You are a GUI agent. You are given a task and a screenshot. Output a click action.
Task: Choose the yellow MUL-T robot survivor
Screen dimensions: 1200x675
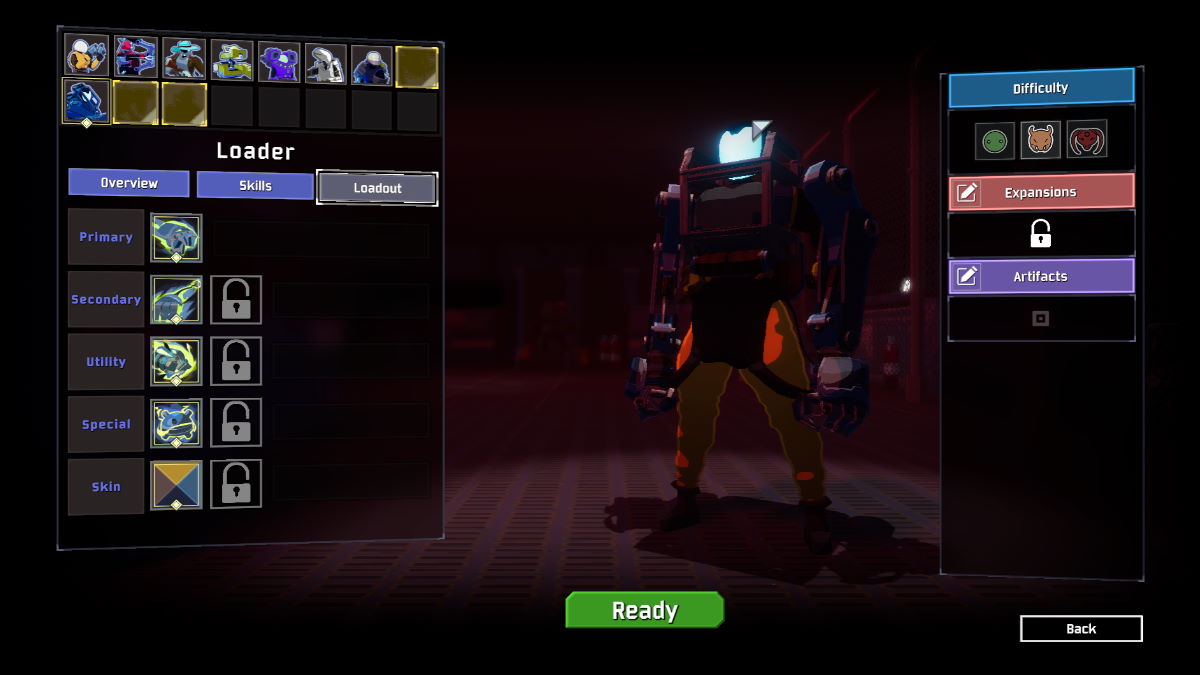click(x=232, y=60)
